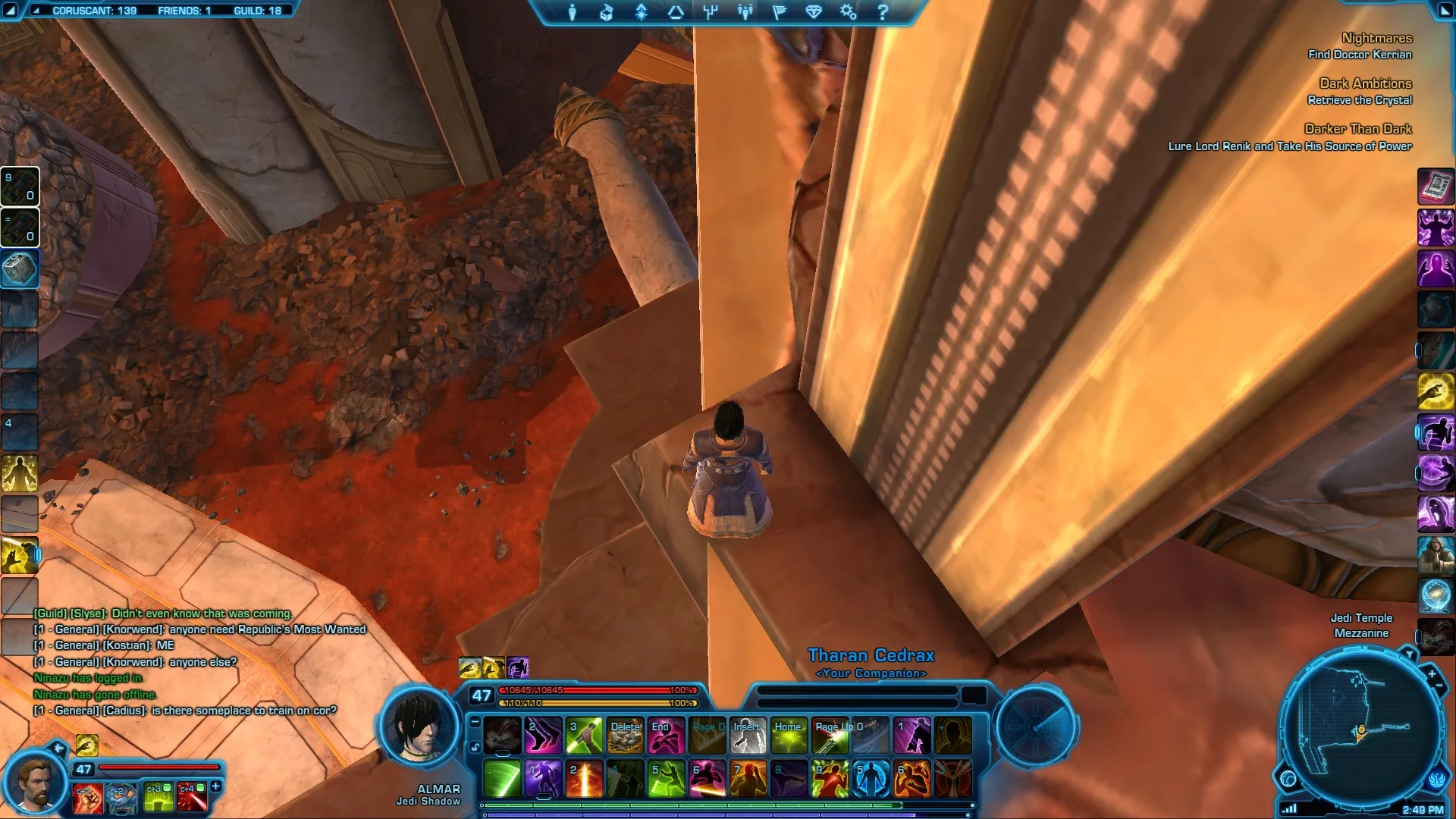Trigger the green lightsaber strike in slot 3
This screenshot has height=819, width=1456.
pos(585,736)
